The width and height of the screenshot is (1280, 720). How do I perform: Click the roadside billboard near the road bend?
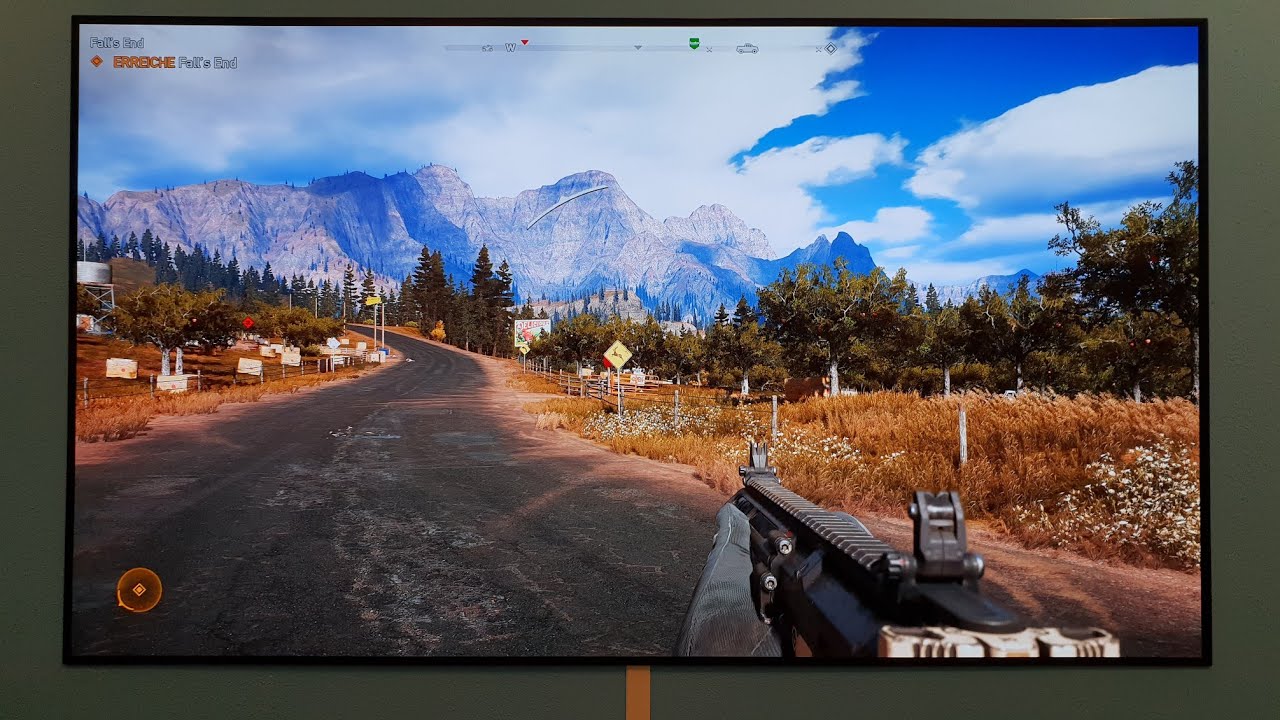pos(531,333)
